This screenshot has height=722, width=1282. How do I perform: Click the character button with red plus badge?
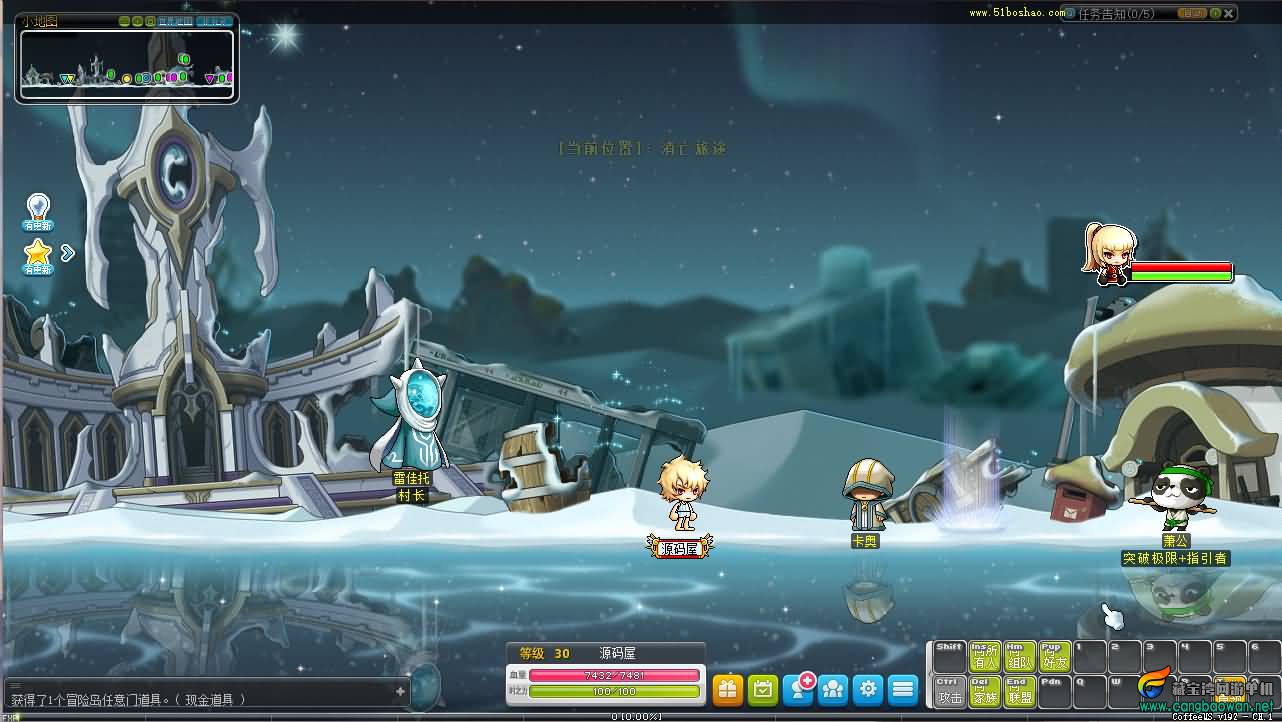click(x=798, y=689)
